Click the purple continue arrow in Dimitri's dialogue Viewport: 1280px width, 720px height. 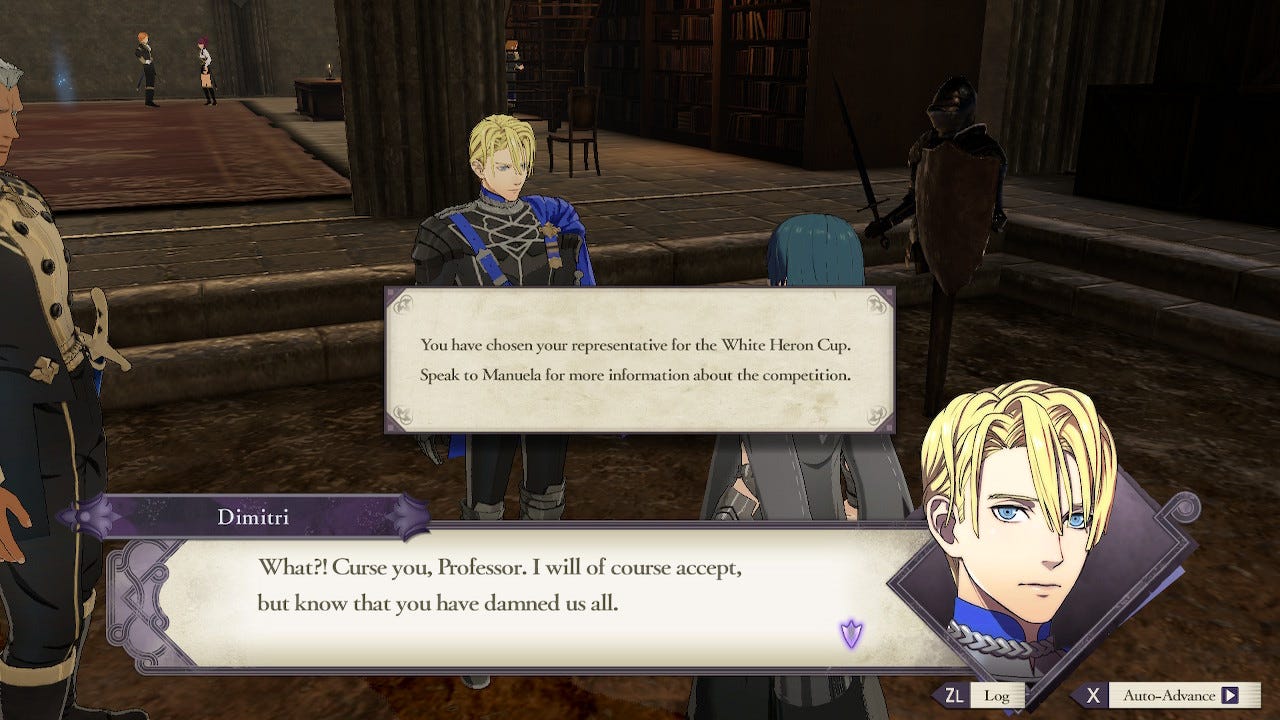[x=851, y=633]
